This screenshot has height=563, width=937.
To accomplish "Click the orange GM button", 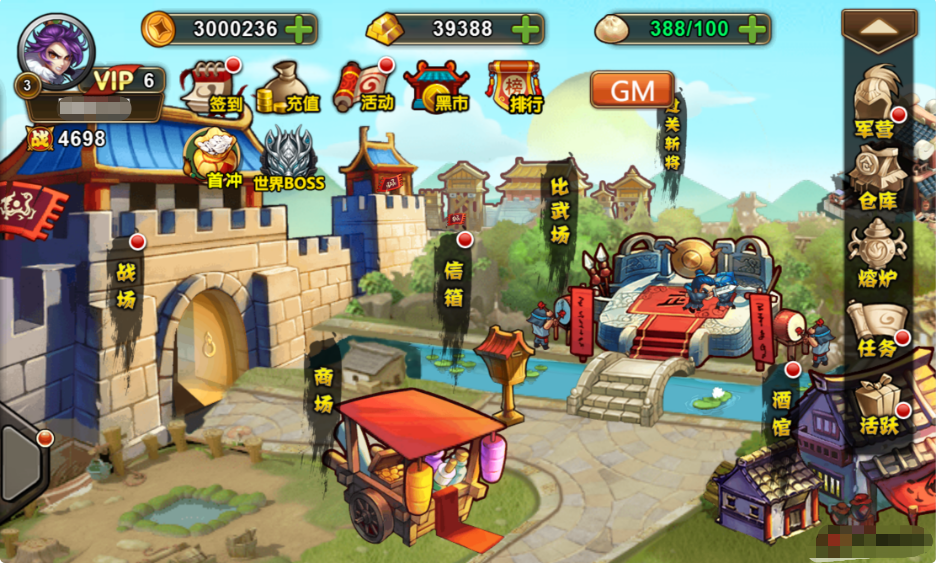I will pos(632,90).
